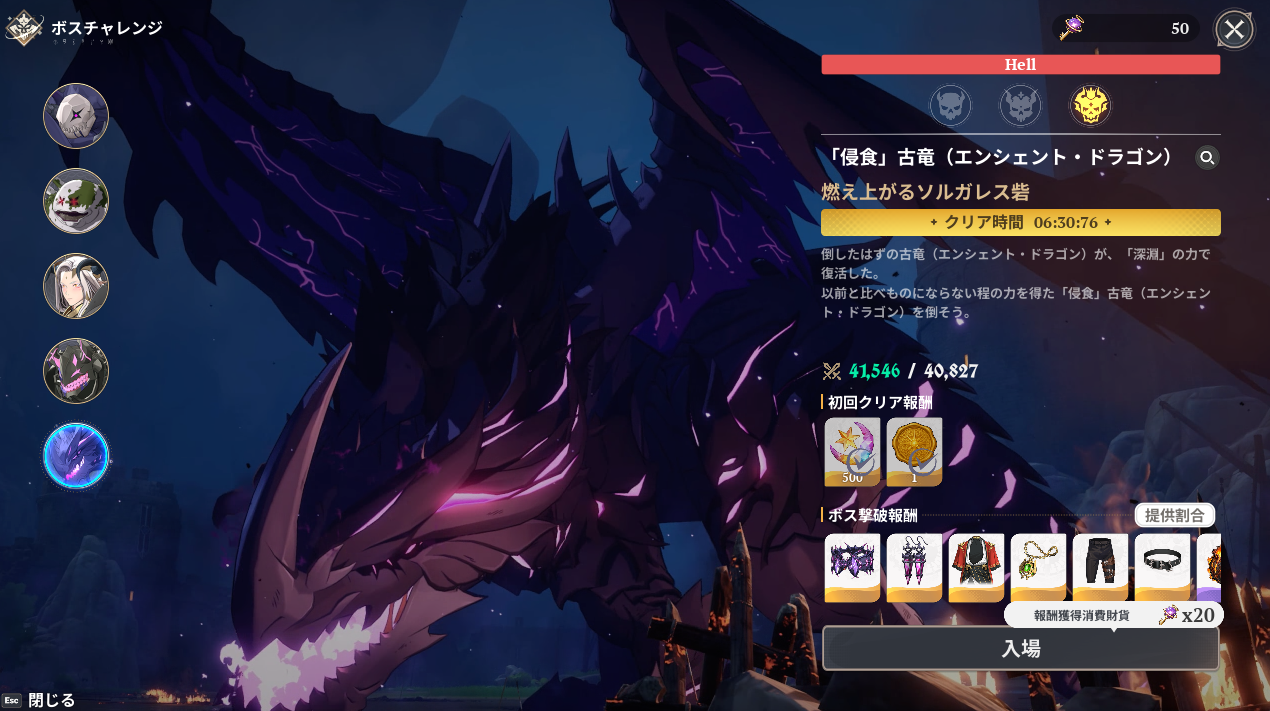View the red jacket outfit reward
The width and height of the screenshot is (1270, 711).
(x=976, y=567)
